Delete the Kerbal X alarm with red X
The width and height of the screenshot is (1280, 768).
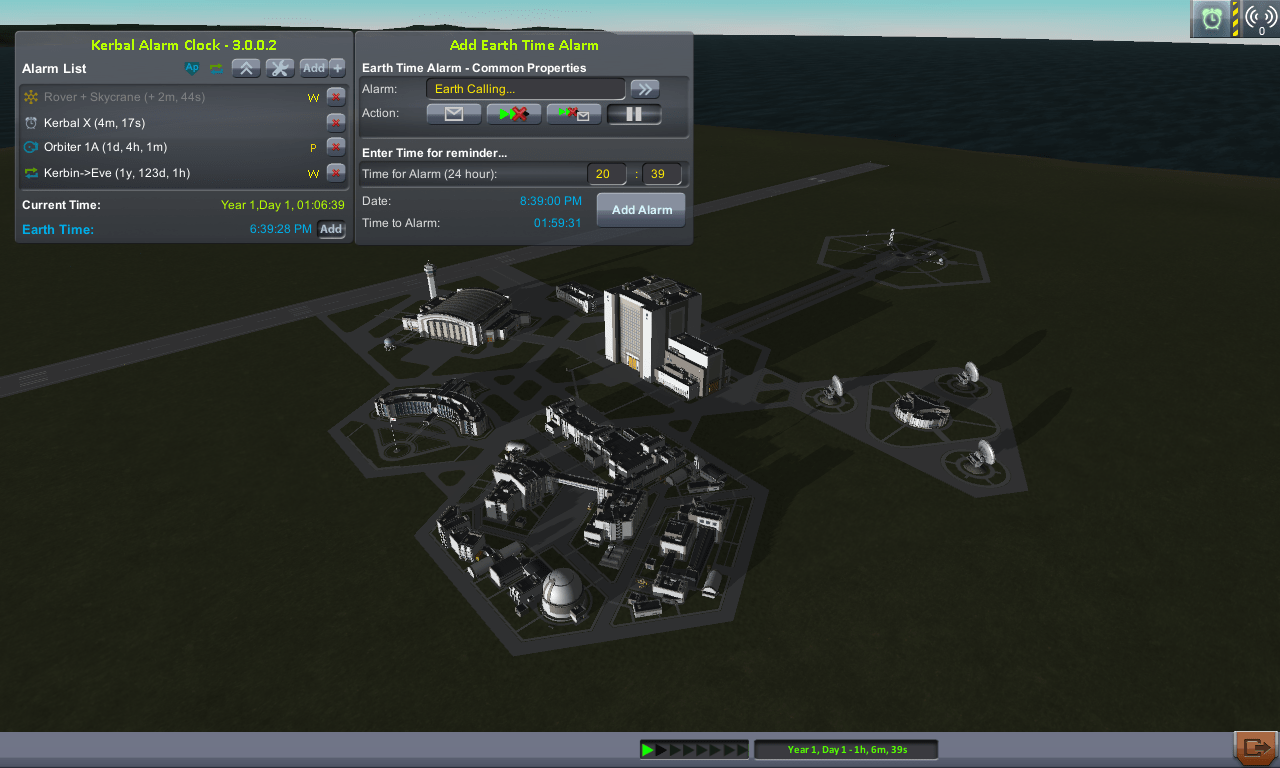pos(336,122)
